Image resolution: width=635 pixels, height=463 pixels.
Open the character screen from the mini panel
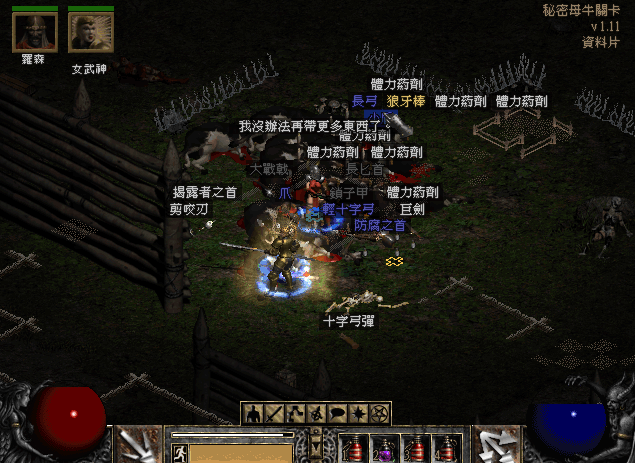252,413
